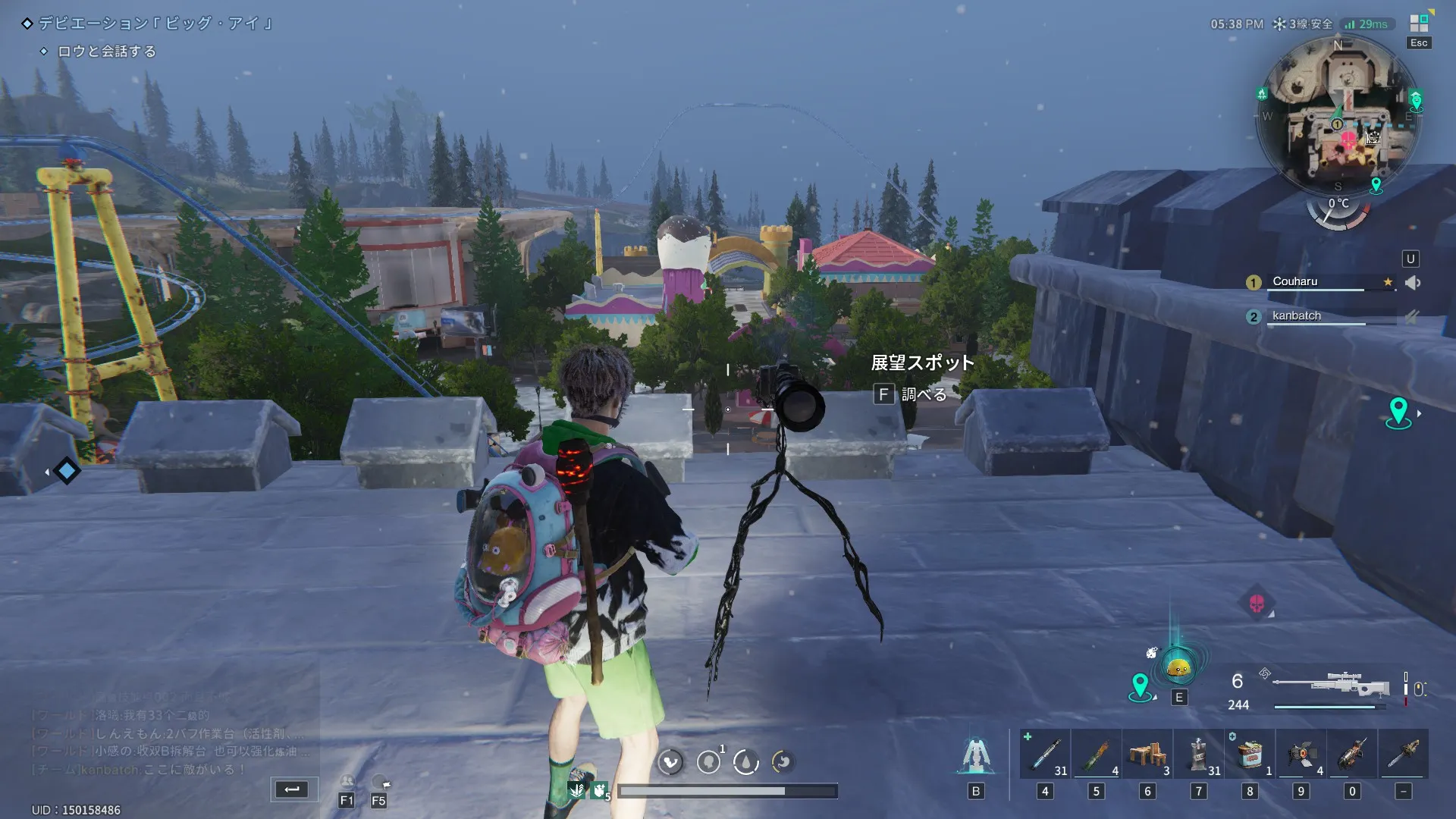The image size is (1456, 819).
Task: Open the circular minimap
Action: click(1338, 115)
